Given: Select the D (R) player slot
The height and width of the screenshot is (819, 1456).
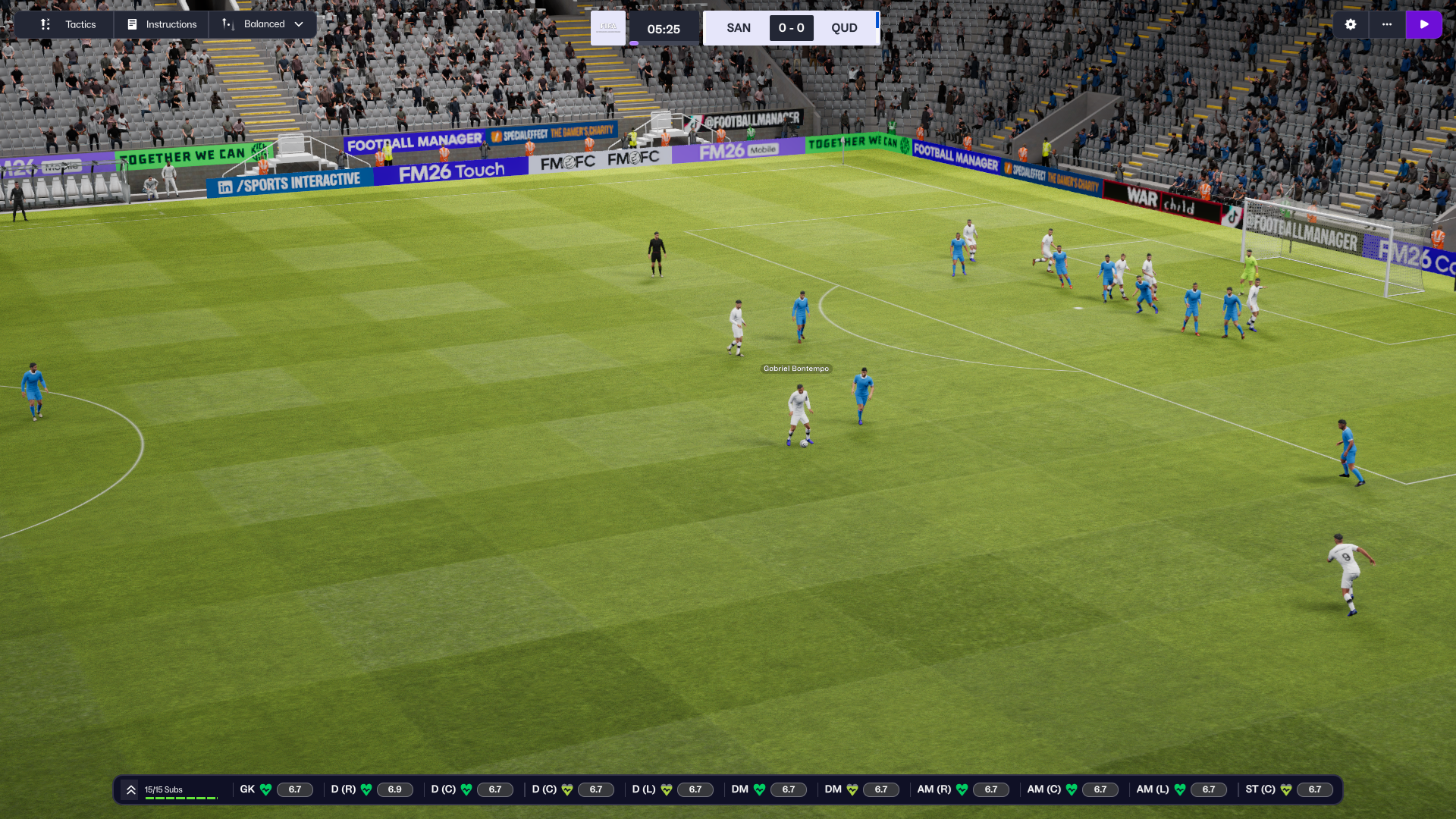Looking at the screenshot, I should pyautogui.click(x=371, y=789).
